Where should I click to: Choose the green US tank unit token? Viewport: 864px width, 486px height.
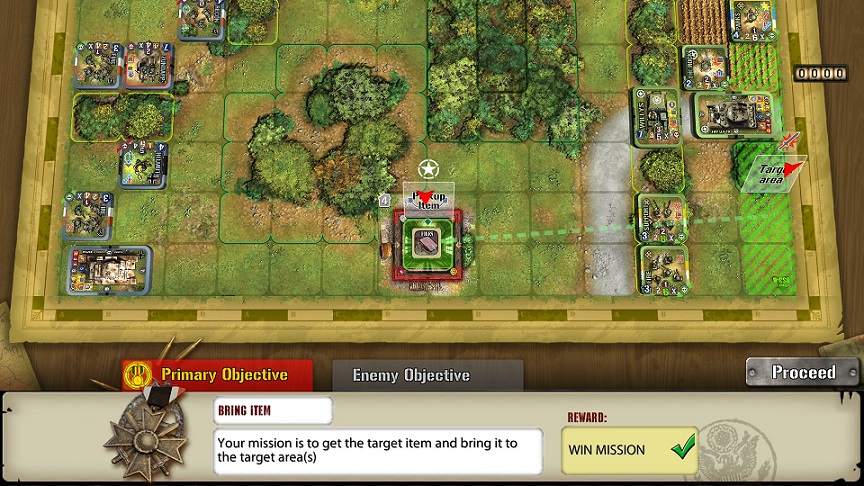tap(734, 115)
